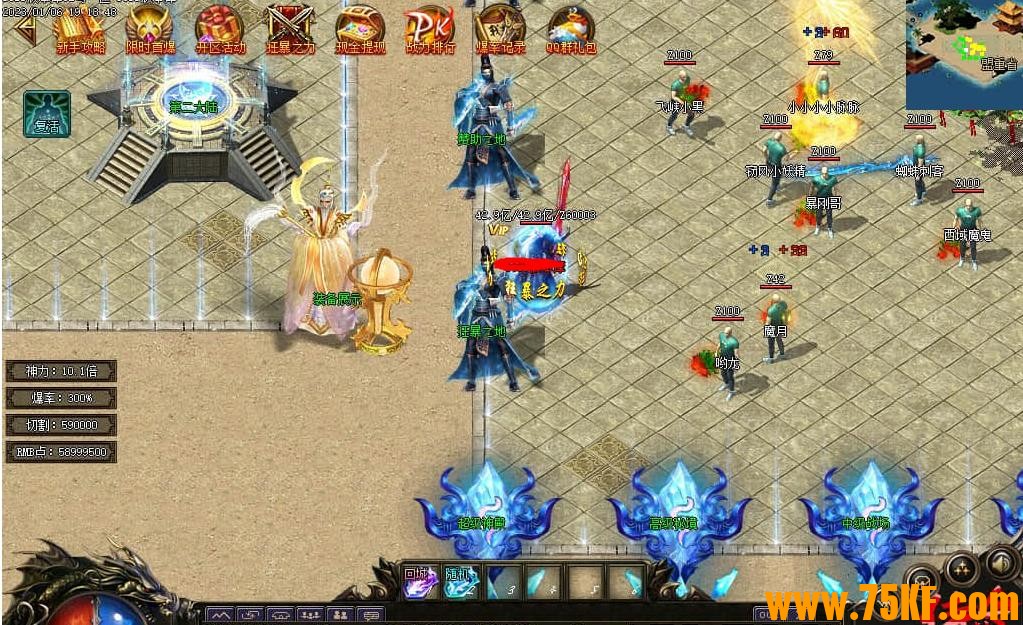Image resolution: width=1023 pixels, height=625 pixels.
Task: Toggle the sound speaker button
Action: (x=1002, y=562)
